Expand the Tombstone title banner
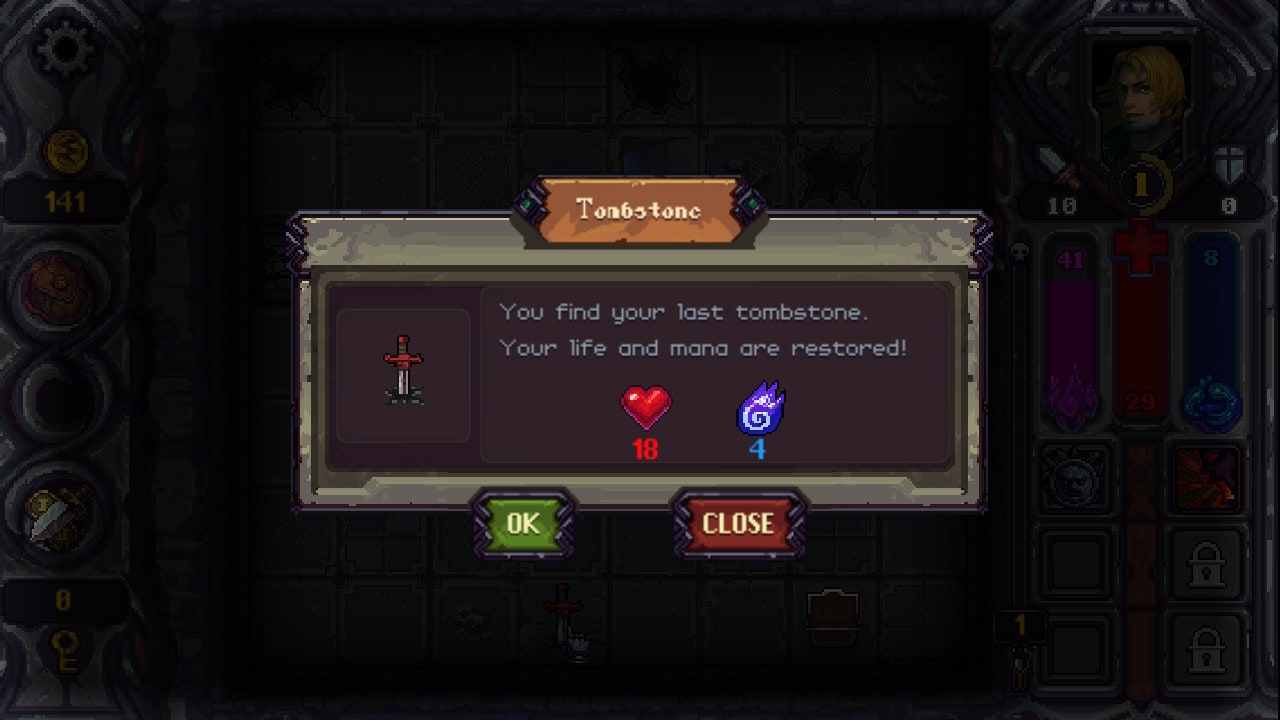 638,208
